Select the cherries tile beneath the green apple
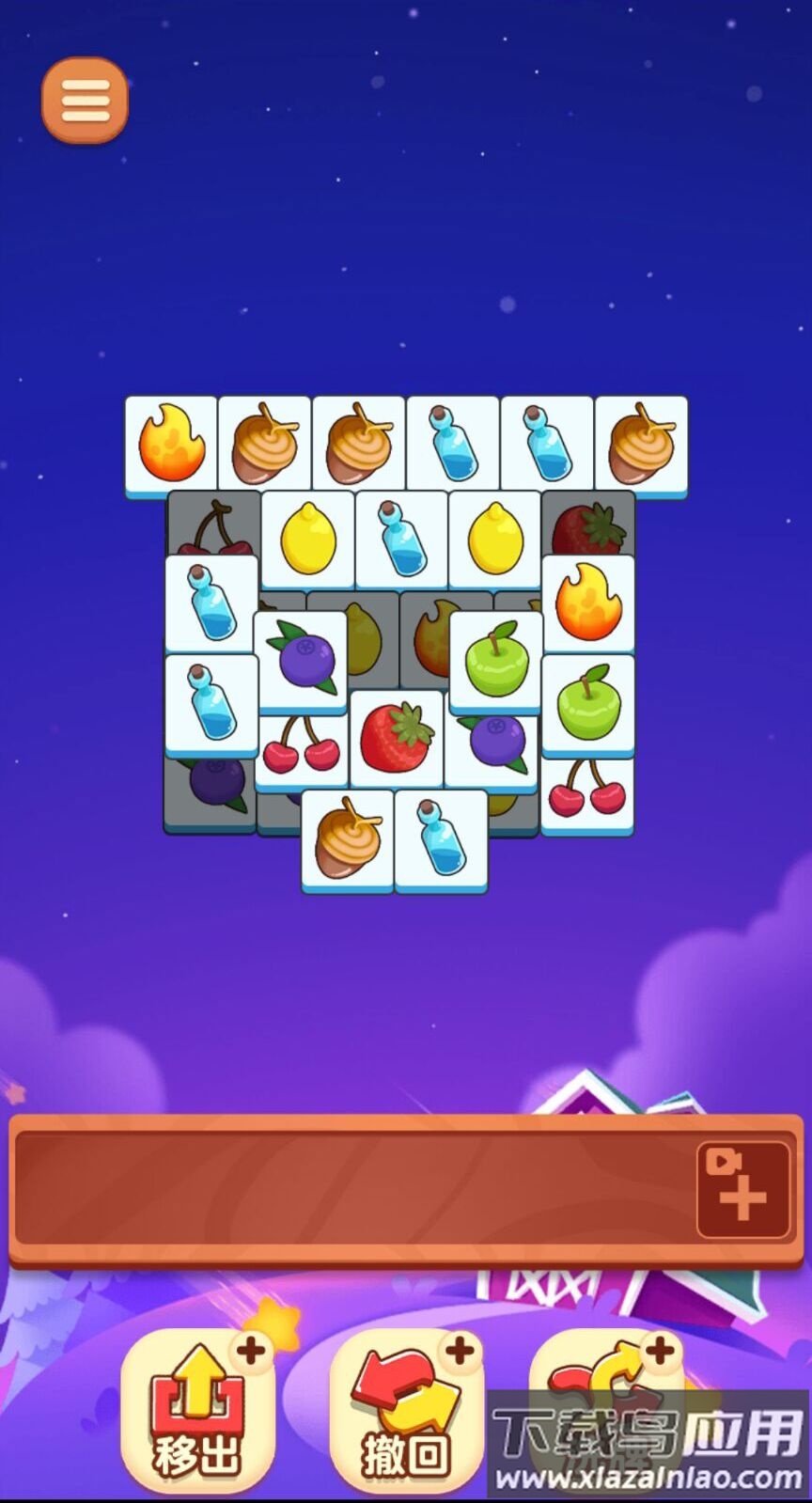 coord(587,794)
